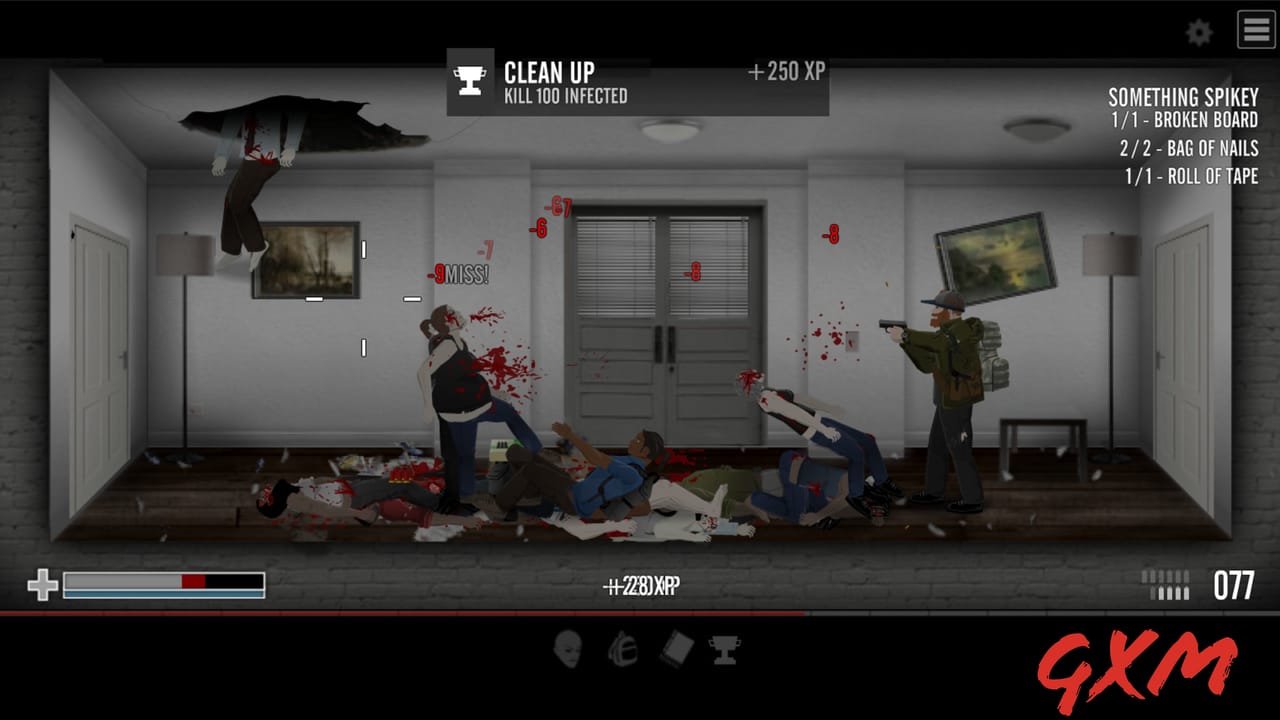
Task: Click the SOMETHING SPIKEY quest title
Action: pyautogui.click(x=1182, y=97)
